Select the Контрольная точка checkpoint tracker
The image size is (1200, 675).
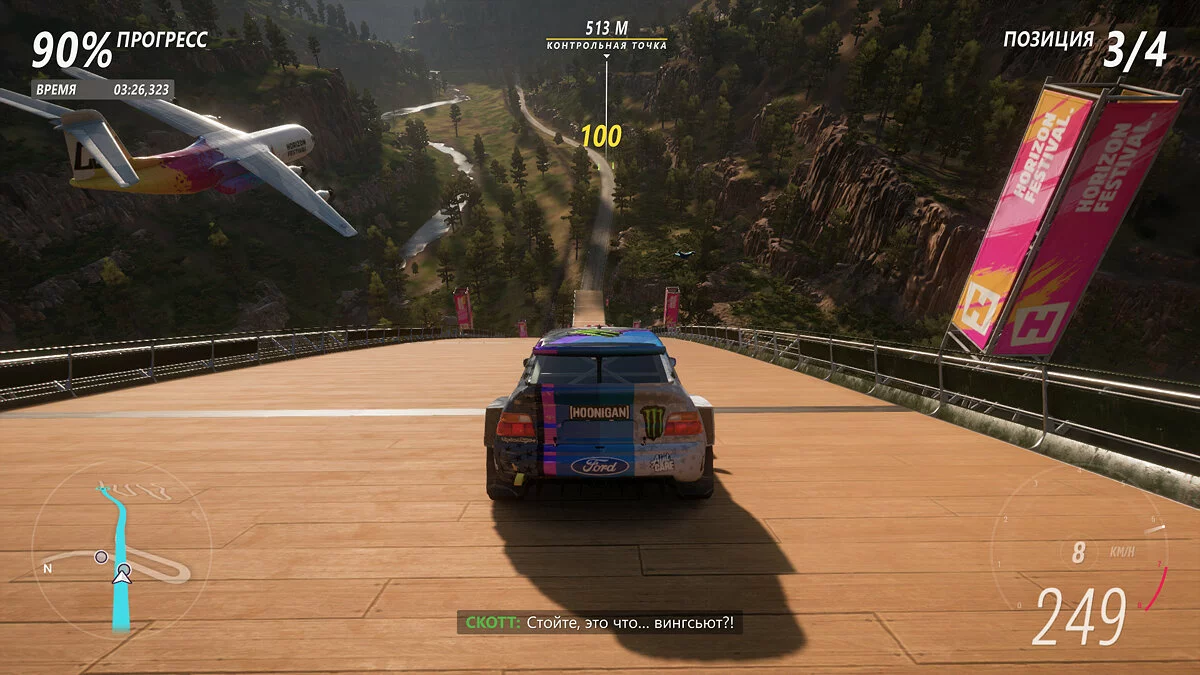[605, 37]
